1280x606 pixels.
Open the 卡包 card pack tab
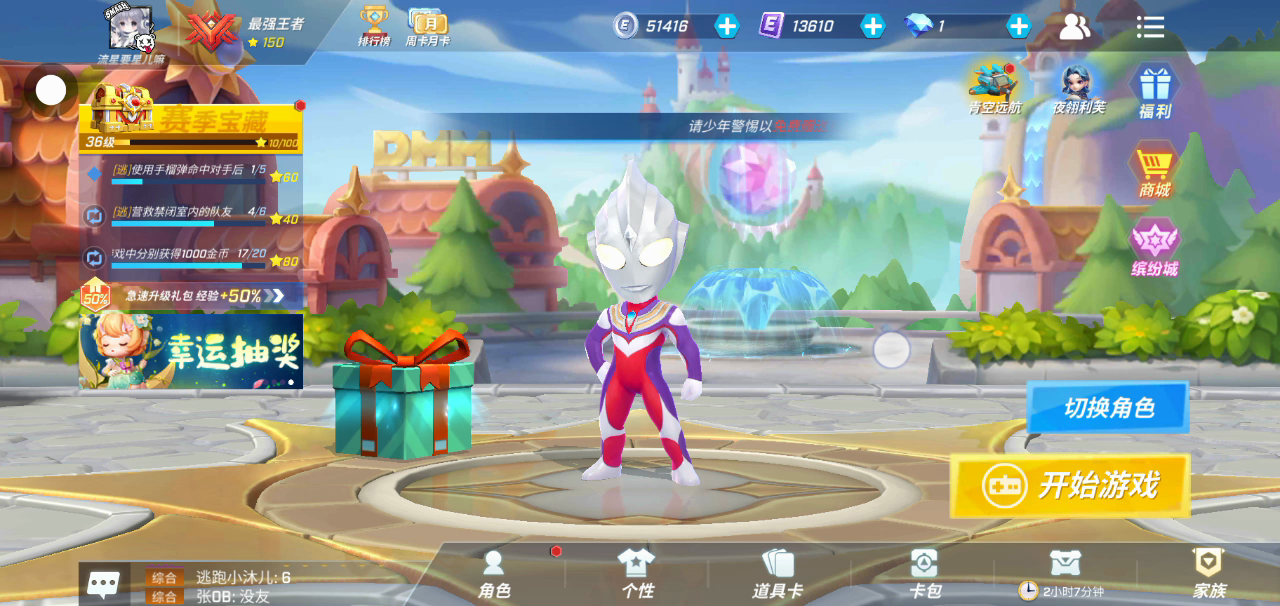[924, 574]
